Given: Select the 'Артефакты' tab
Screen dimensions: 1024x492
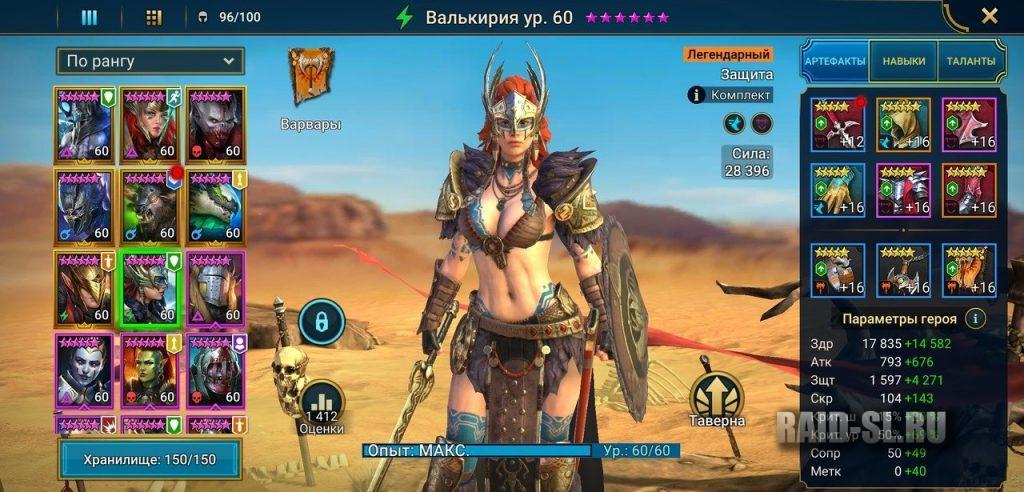Looking at the screenshot, I should click(x=835, y=61).
